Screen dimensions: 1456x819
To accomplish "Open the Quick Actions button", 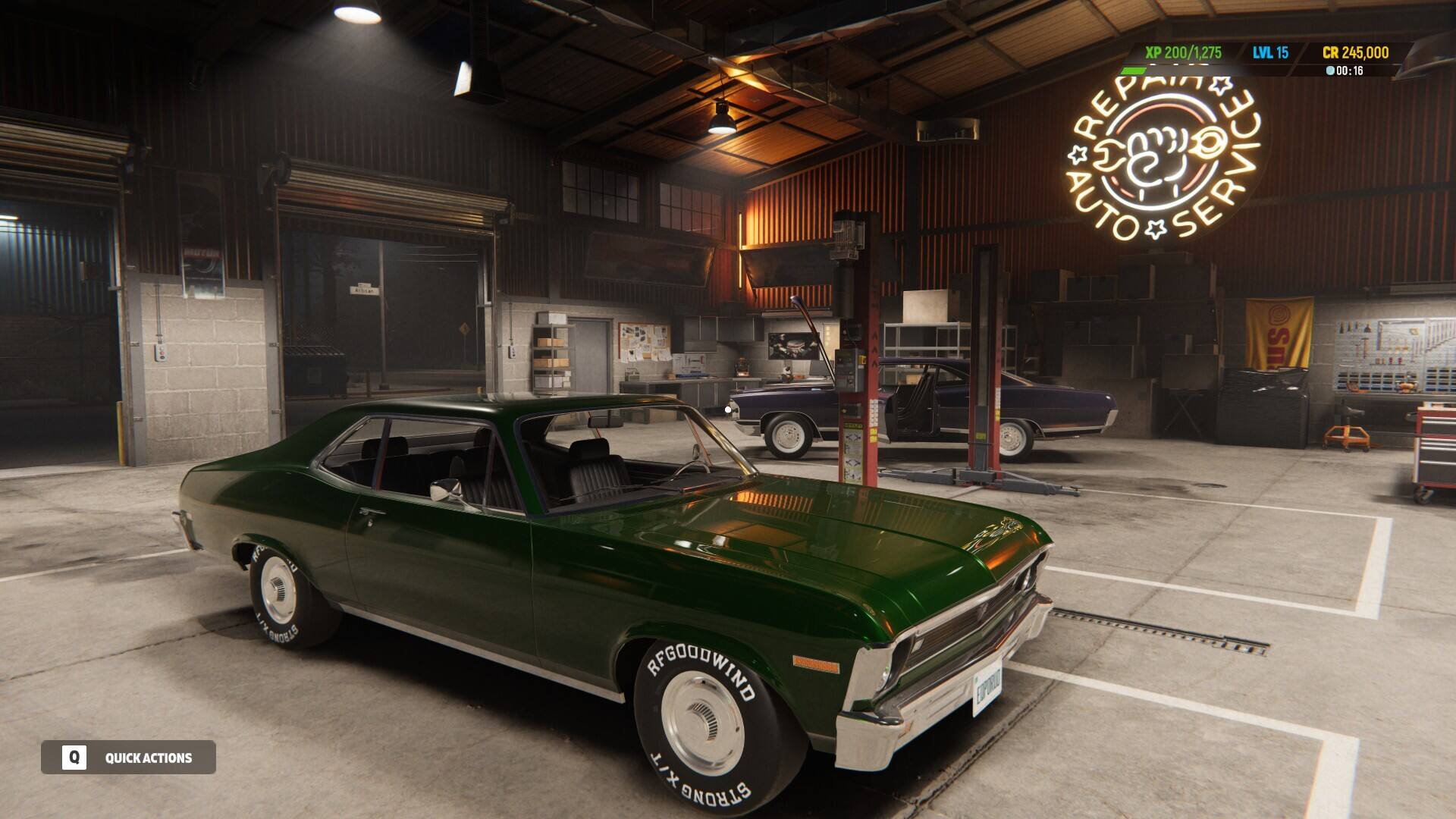I will [128, 757].
